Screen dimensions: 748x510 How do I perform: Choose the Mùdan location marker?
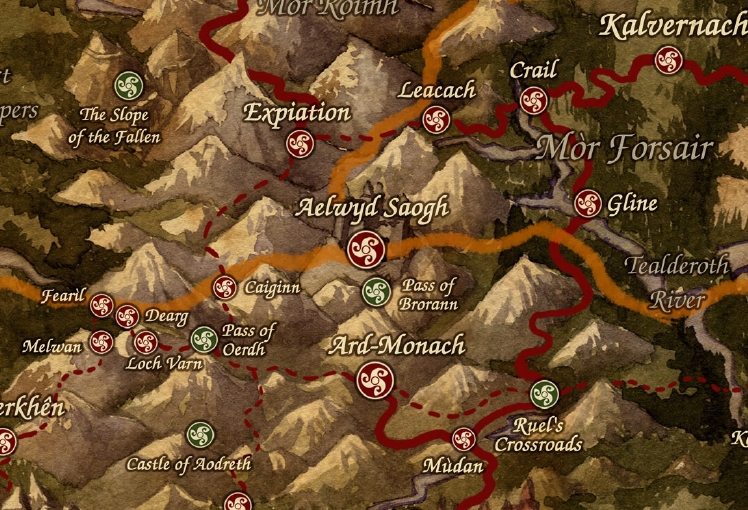(463, 439)
